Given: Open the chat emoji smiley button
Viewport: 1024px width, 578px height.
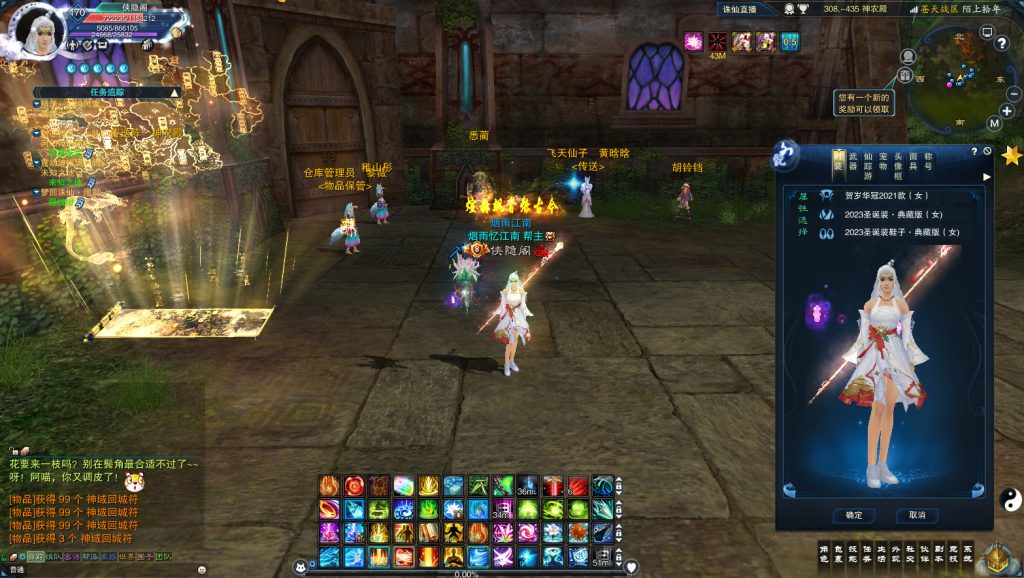Looking at the screenshot, I should pyautogui.click(x=202, y=569).
